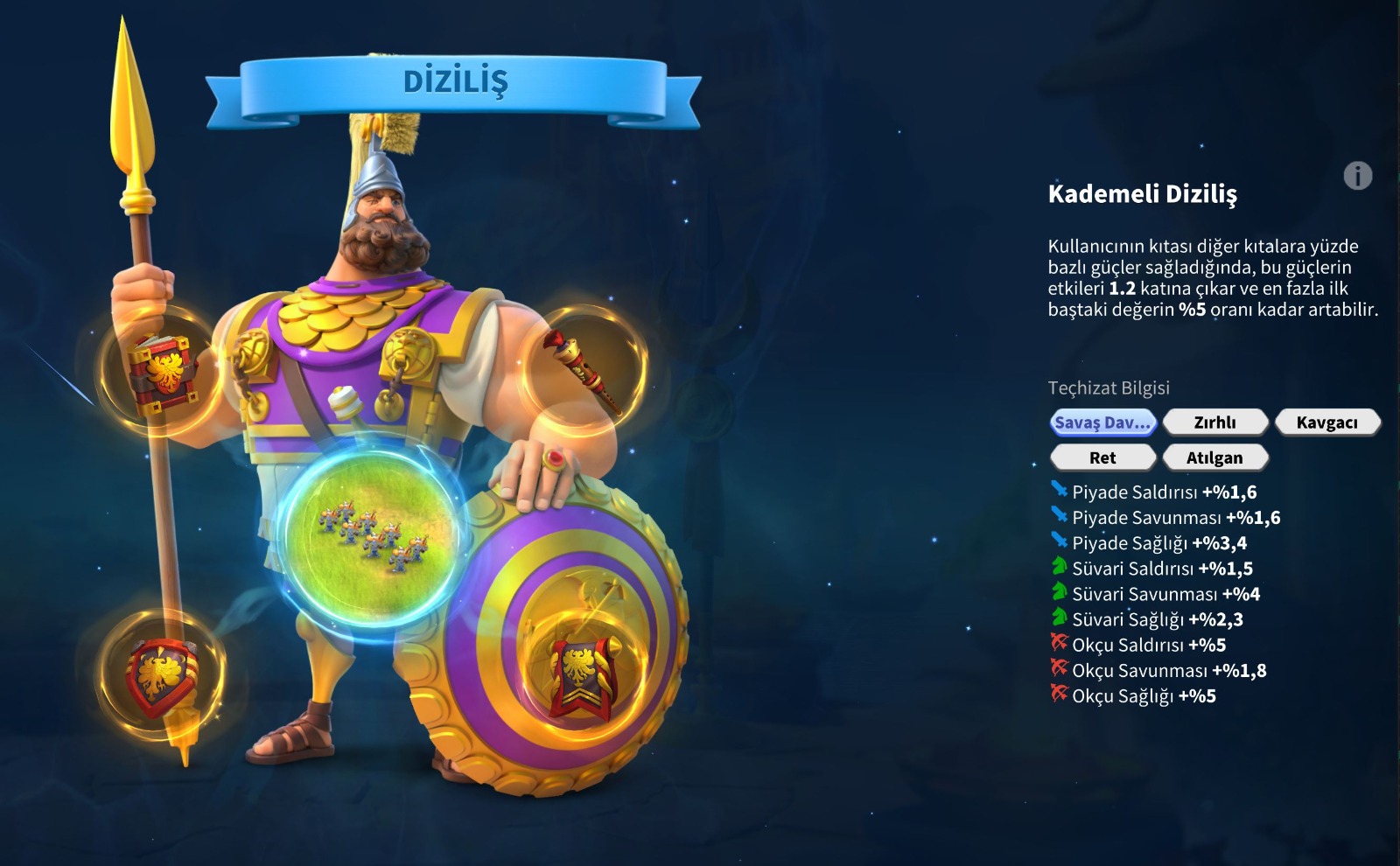The width and height of the screenshot is (1400, 866).
Task: Choose the Kavgacı tab
Action: point(1326,423)
